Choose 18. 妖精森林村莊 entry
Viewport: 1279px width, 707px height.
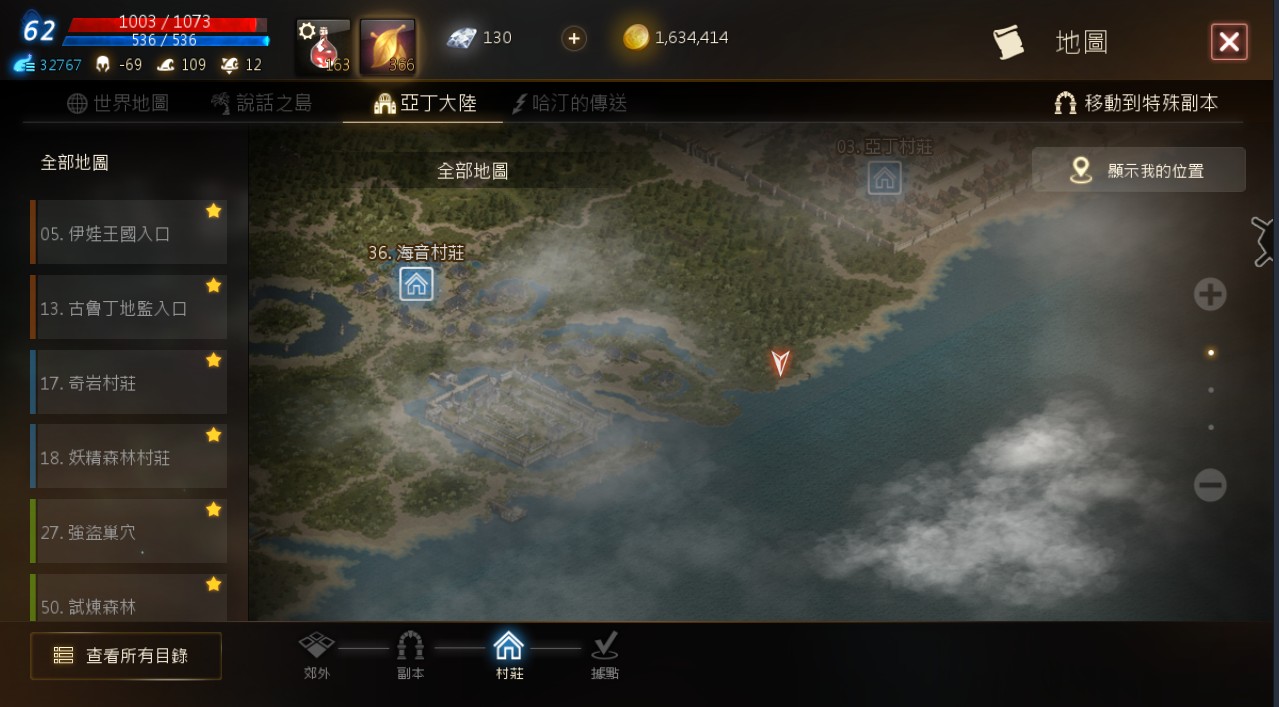point(128,457)
